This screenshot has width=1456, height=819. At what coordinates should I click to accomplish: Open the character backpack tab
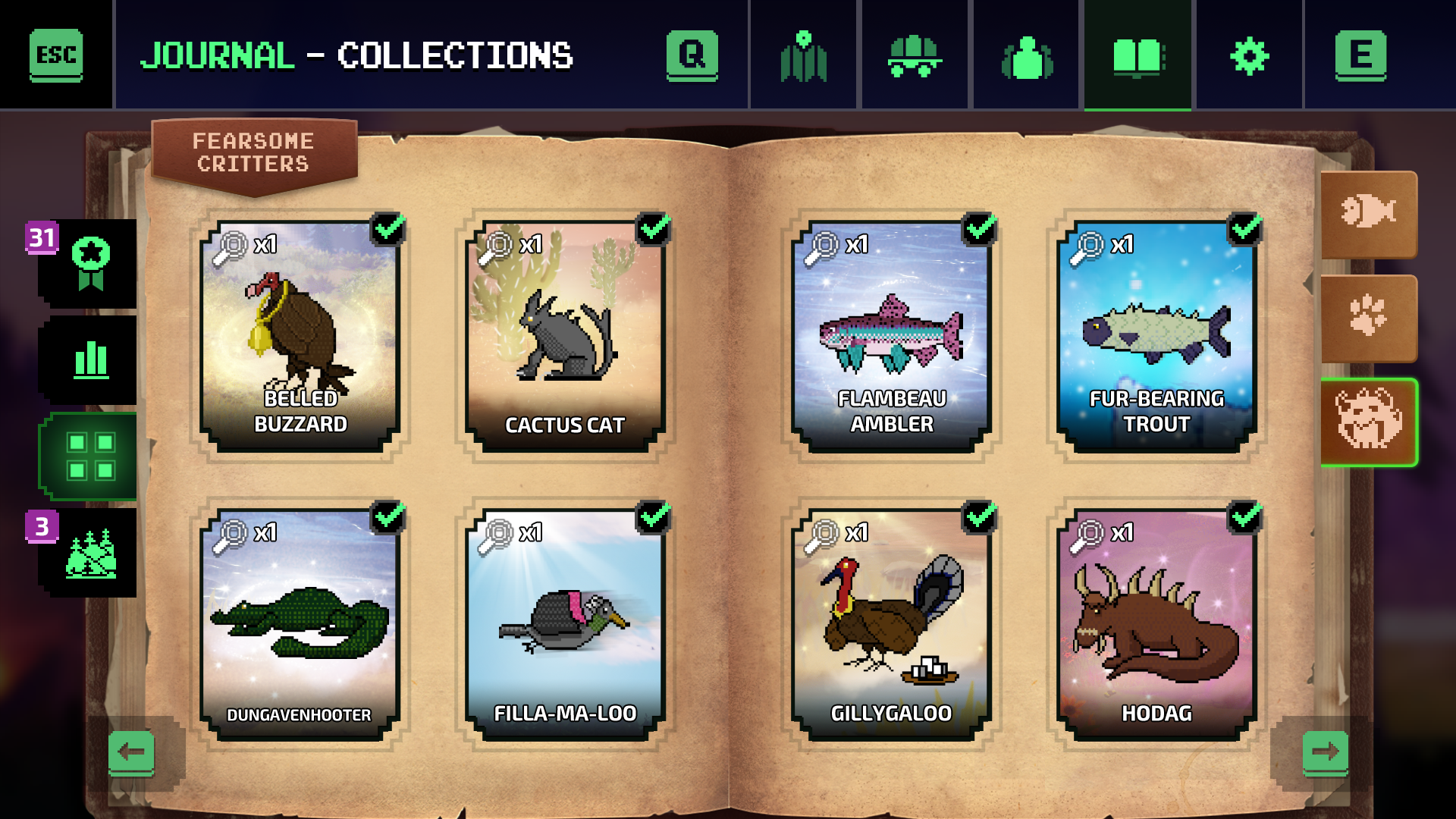click(1027, 55)
